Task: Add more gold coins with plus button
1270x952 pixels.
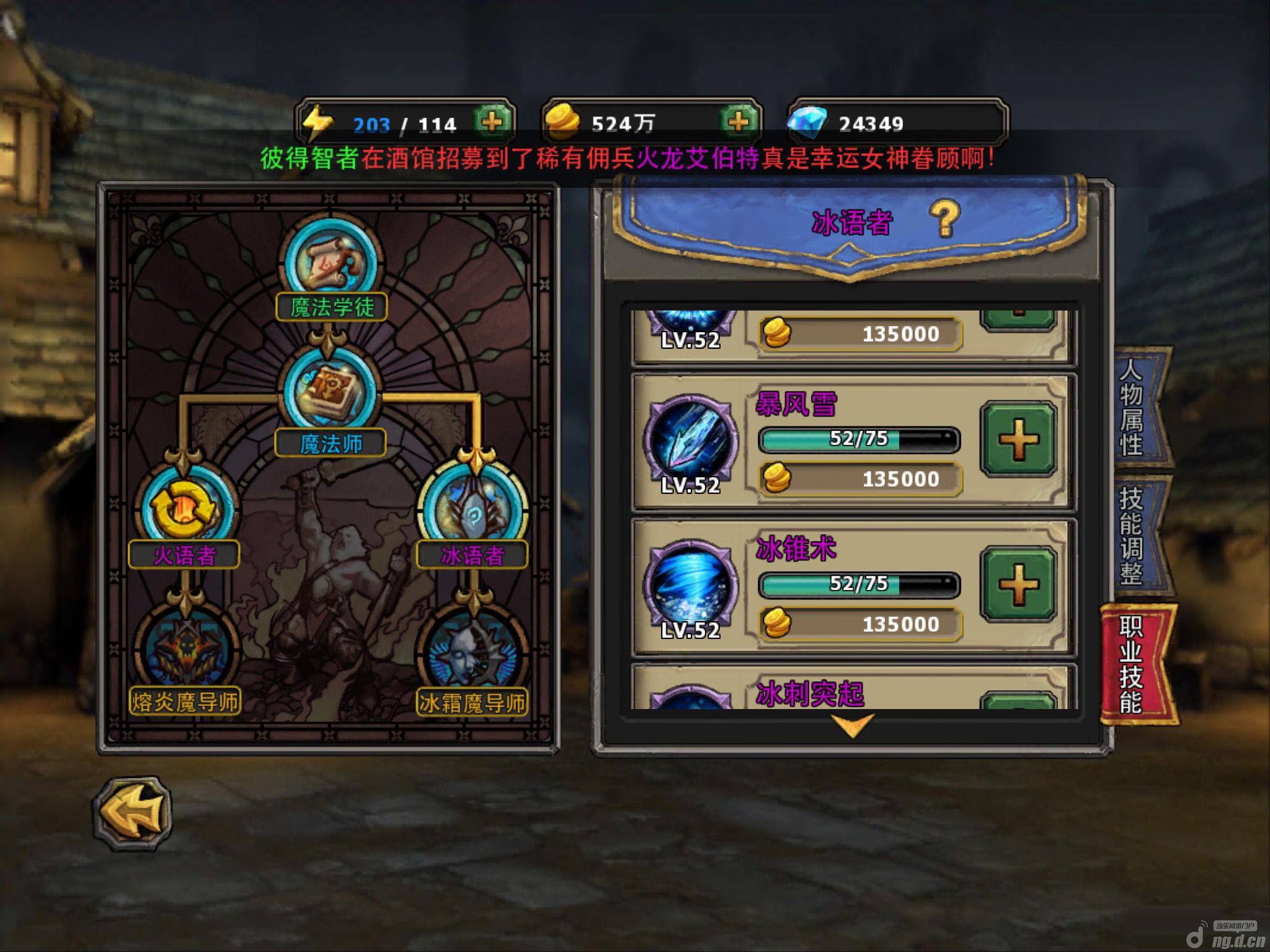Action: pyautogui.click(x=738, y=122)
